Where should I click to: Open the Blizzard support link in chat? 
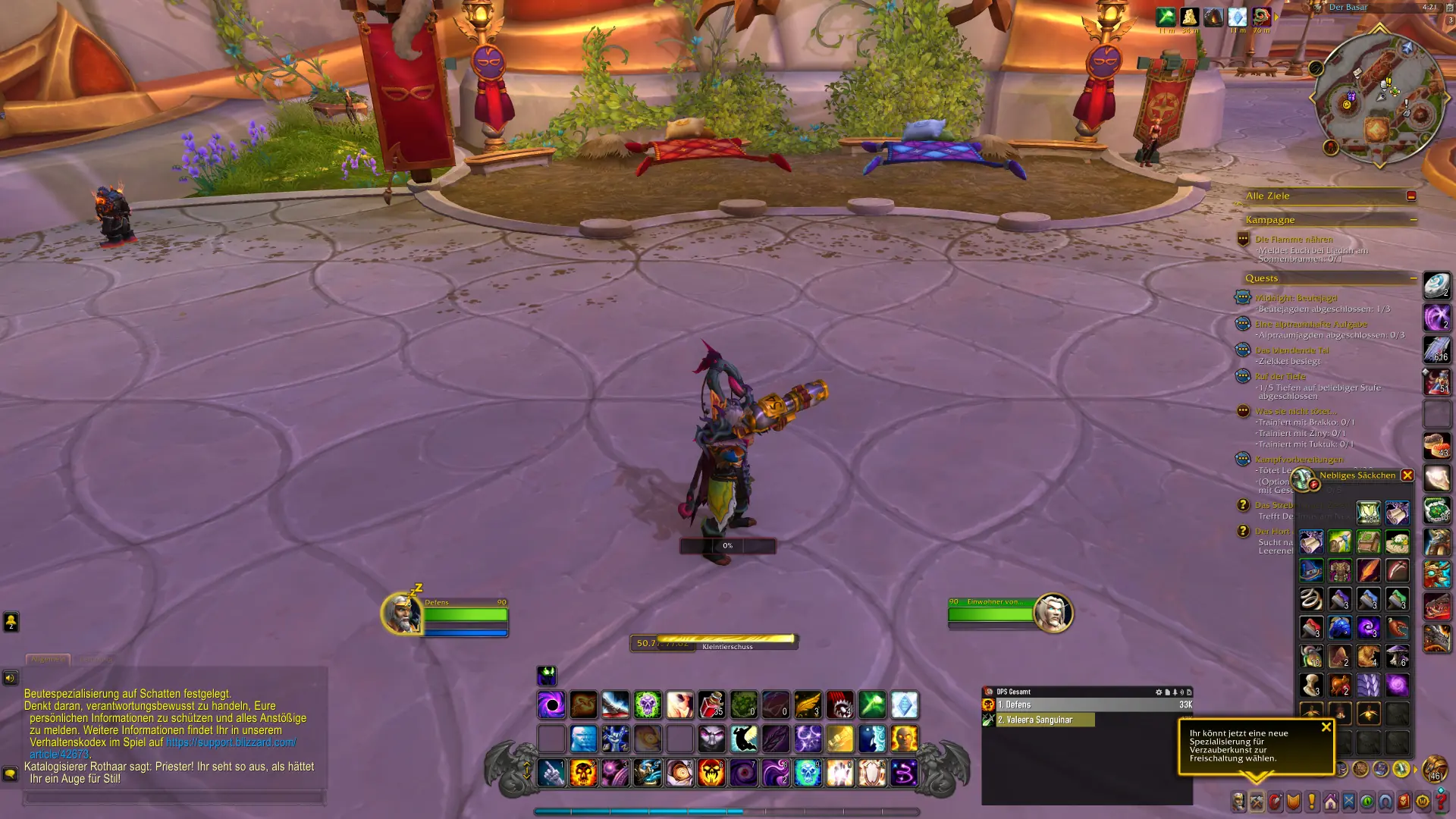231,742
